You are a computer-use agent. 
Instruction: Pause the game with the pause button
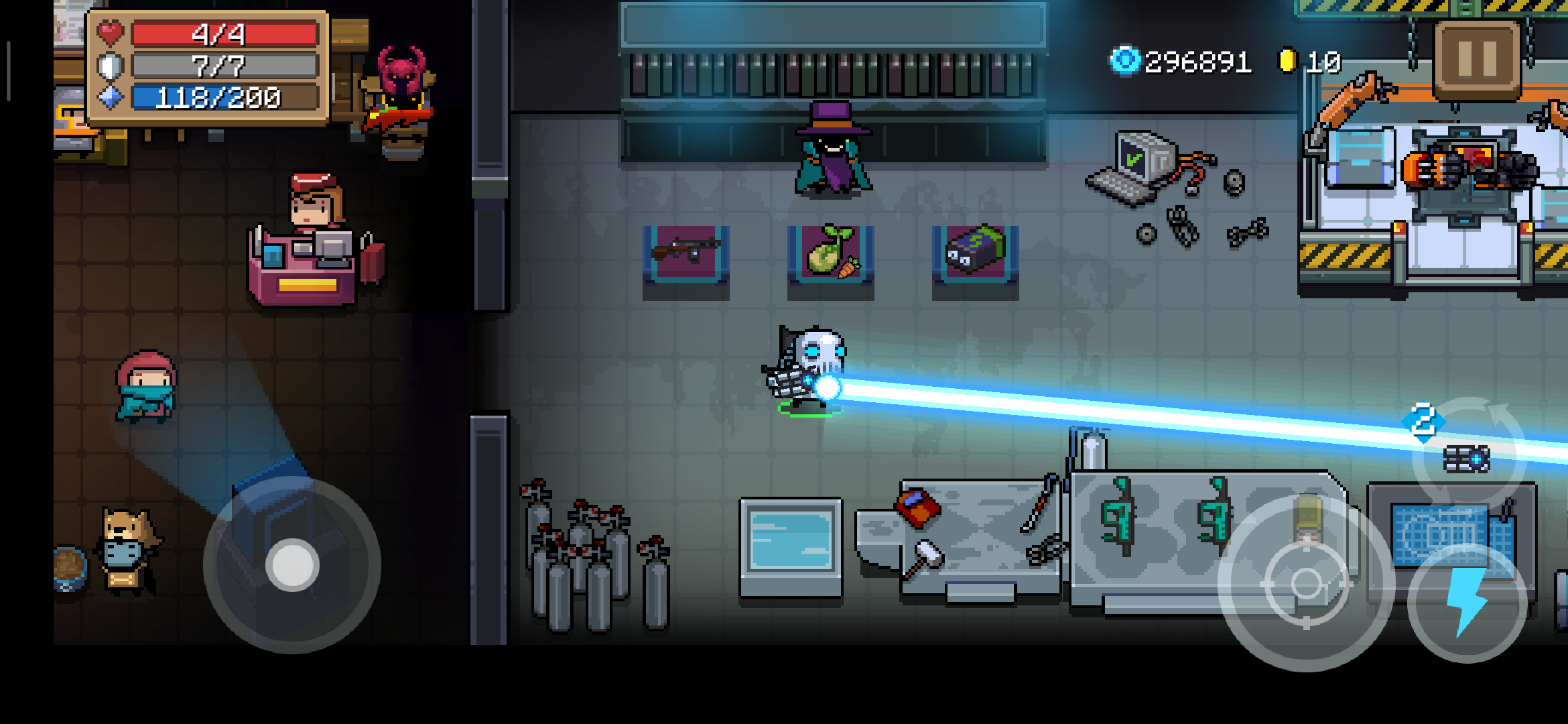[x=1477, y=59]
